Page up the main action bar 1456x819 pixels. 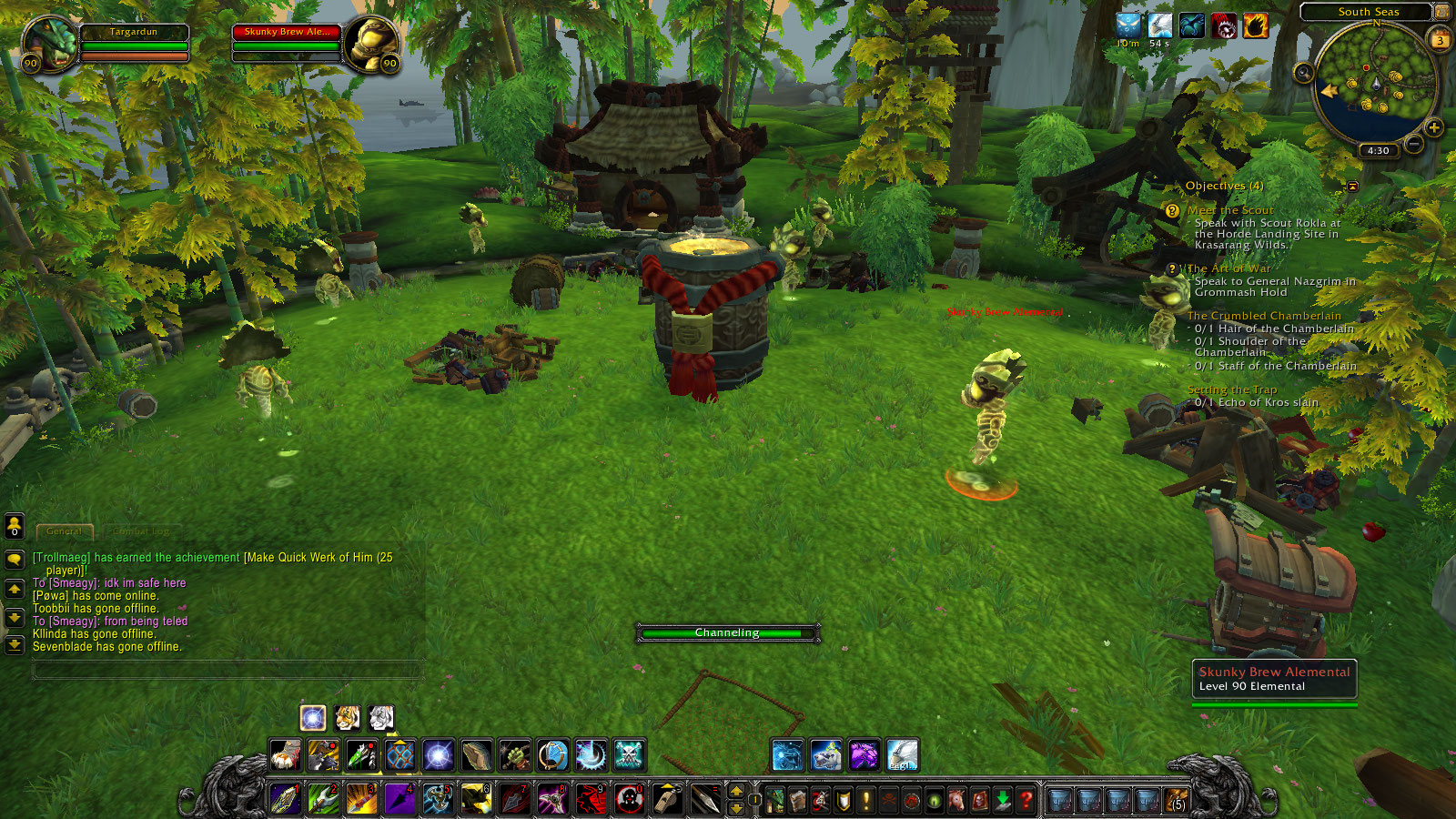point(736,791)
